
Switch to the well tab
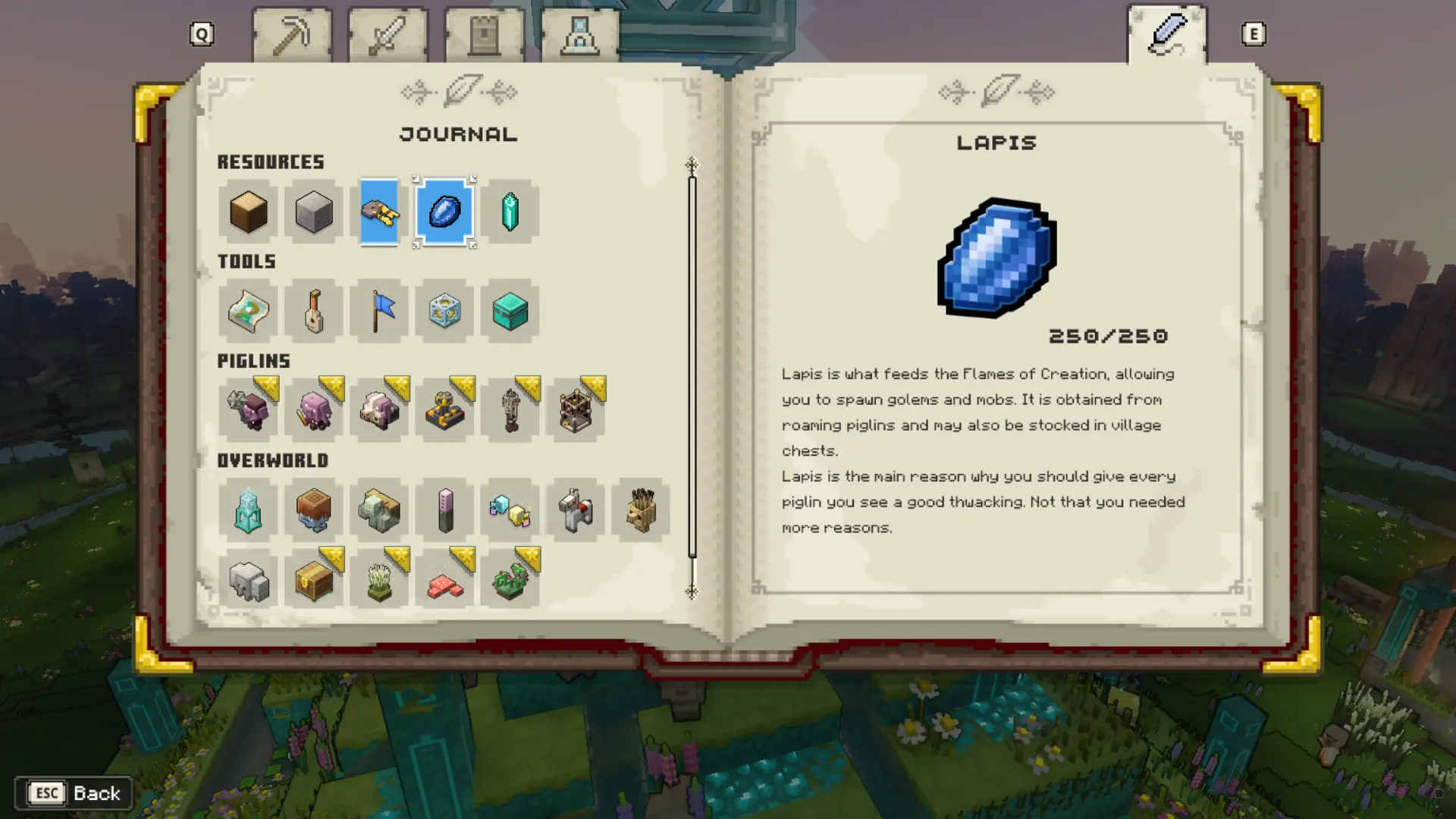coord(581,32)
